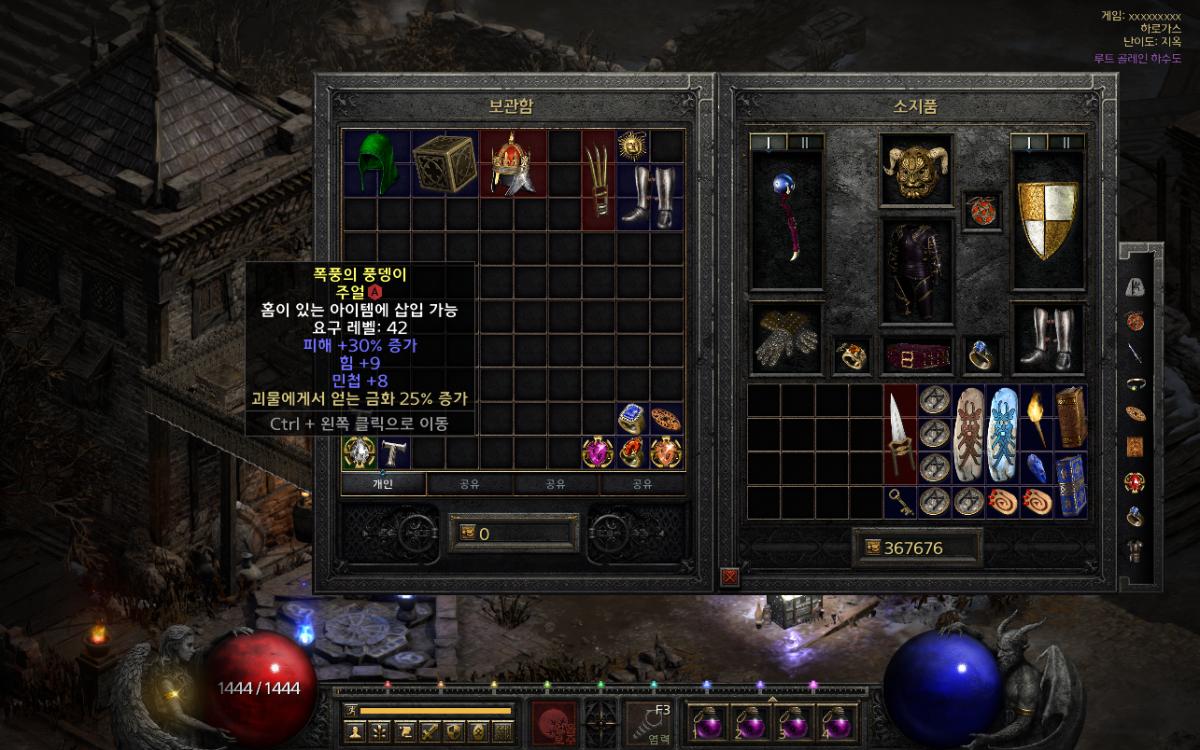Open the 염력 right skill selector
This screenshot has height=750, width=1200.
tap(651, 723)
